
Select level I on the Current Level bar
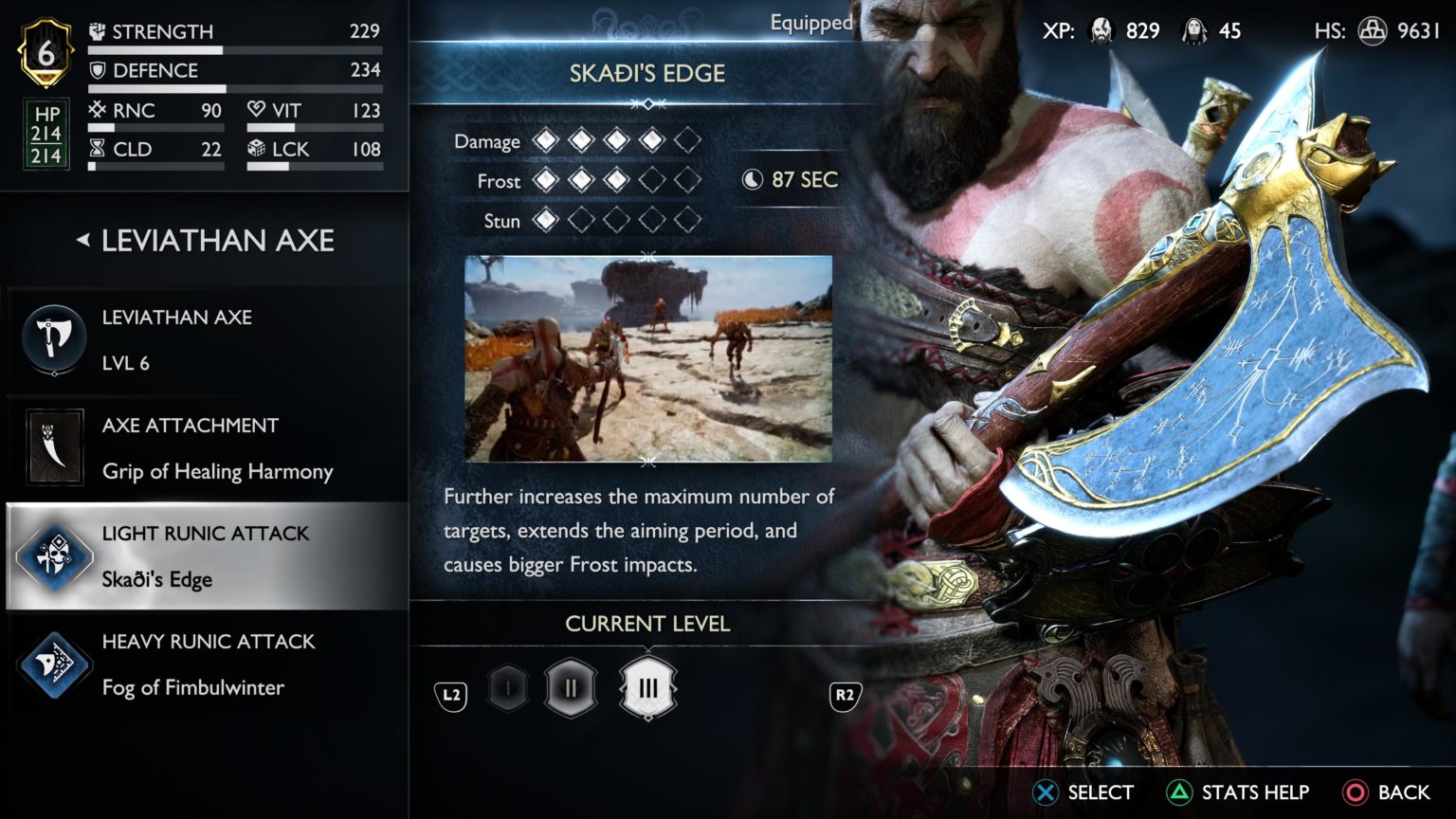click(x=506, y=688)
